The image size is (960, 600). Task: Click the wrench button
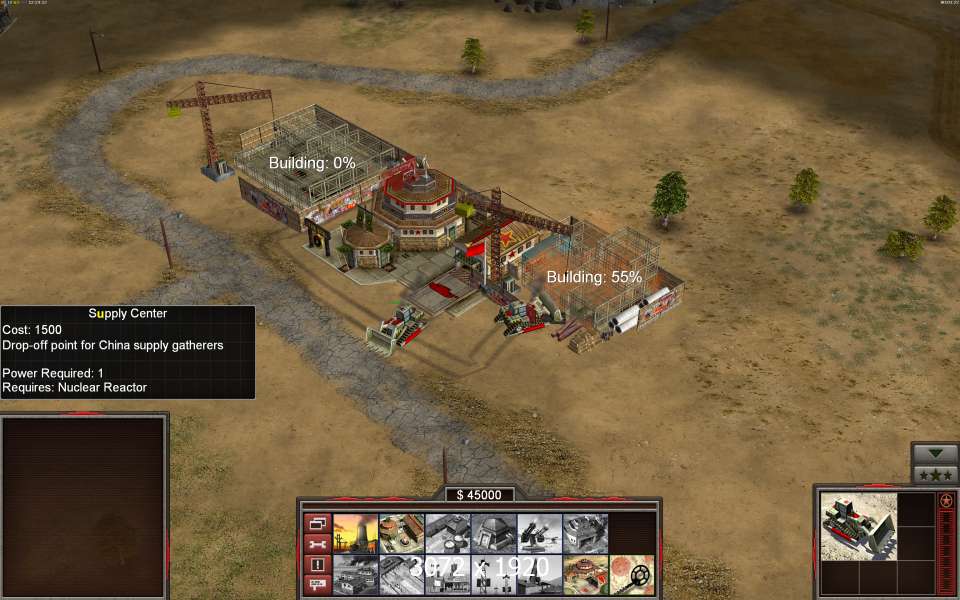[317, 544]
